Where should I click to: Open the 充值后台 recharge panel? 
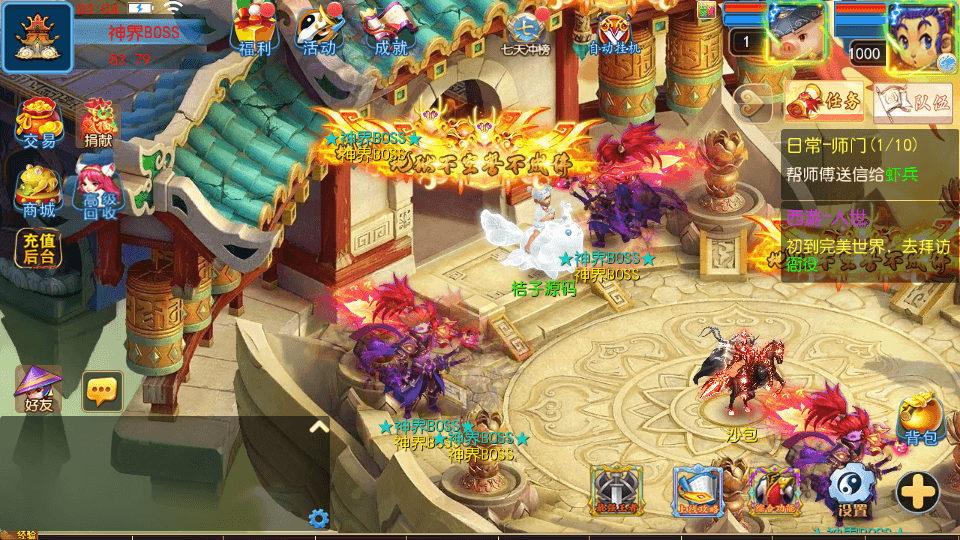pos(39,248)
